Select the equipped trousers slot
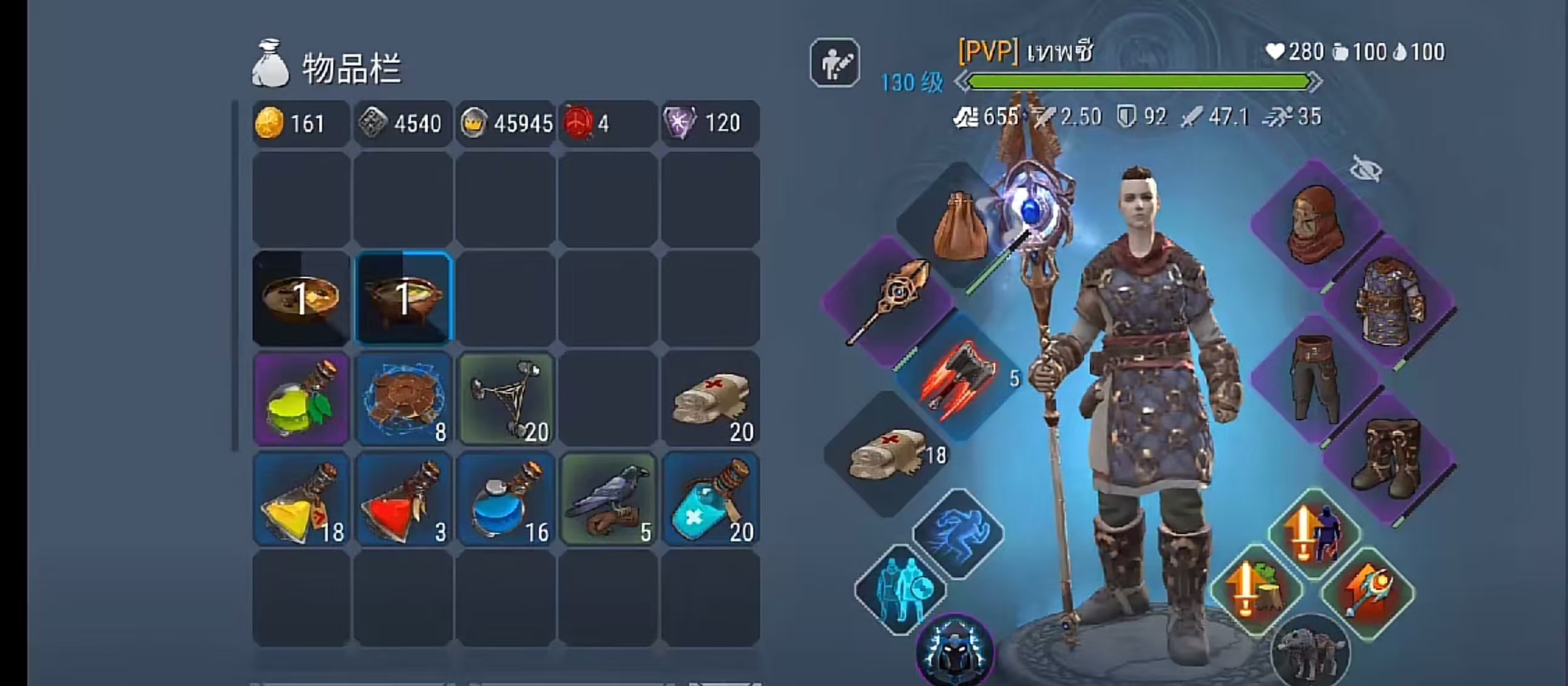This screenshot has width=1568, height=686. (x=1315, y=379)
